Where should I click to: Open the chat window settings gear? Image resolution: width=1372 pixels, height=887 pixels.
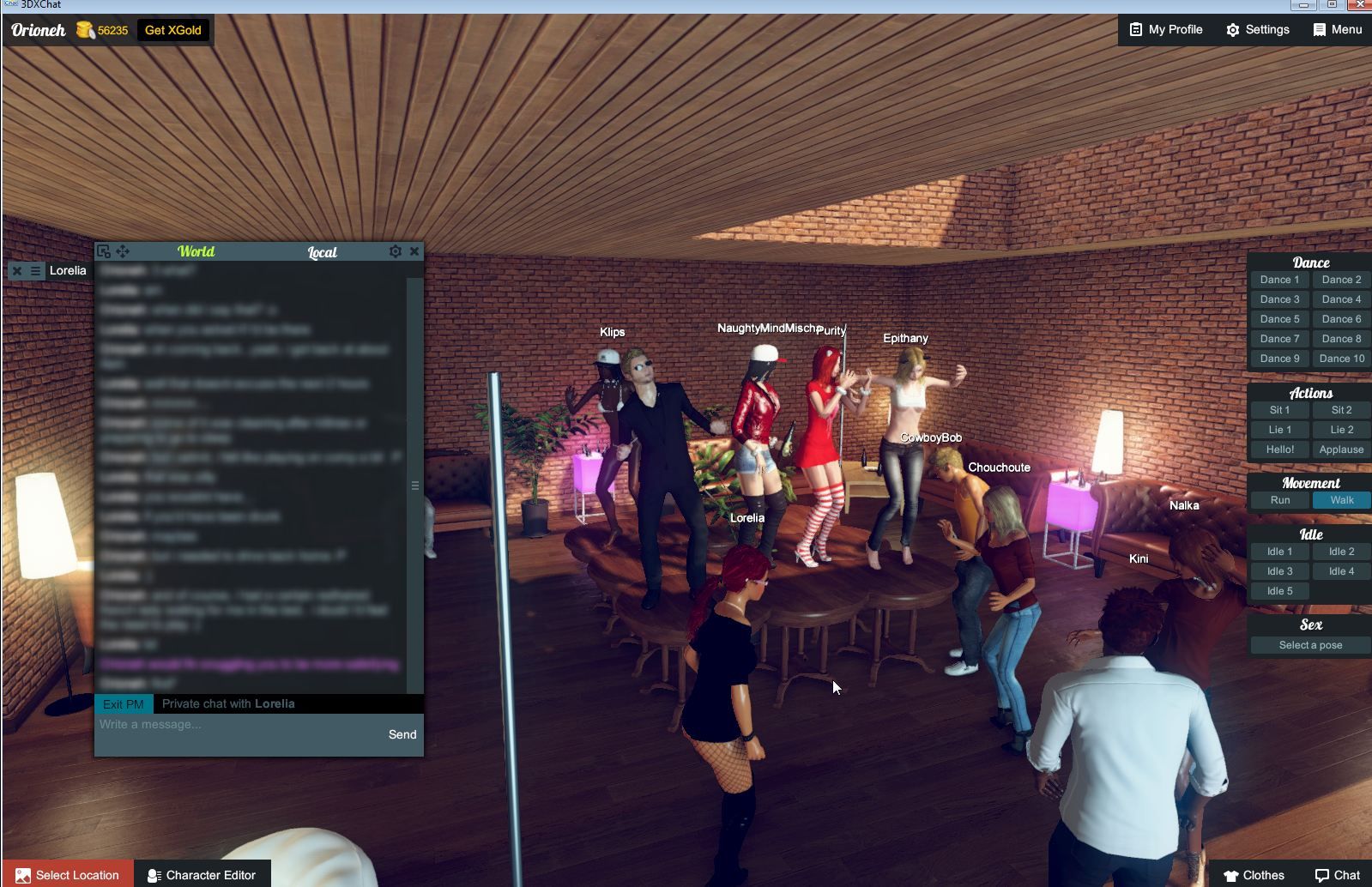click(395, 250)
